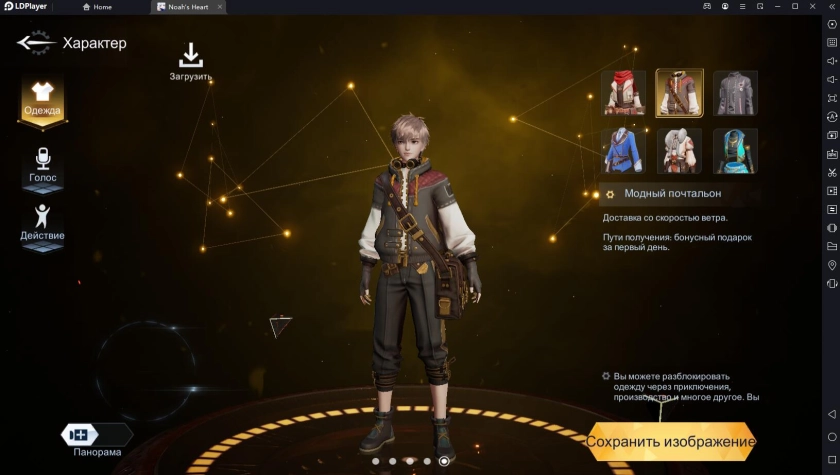Pick the blue jacket outfit
The height and width of the screenshot is (475, 840).
point(623,151)
